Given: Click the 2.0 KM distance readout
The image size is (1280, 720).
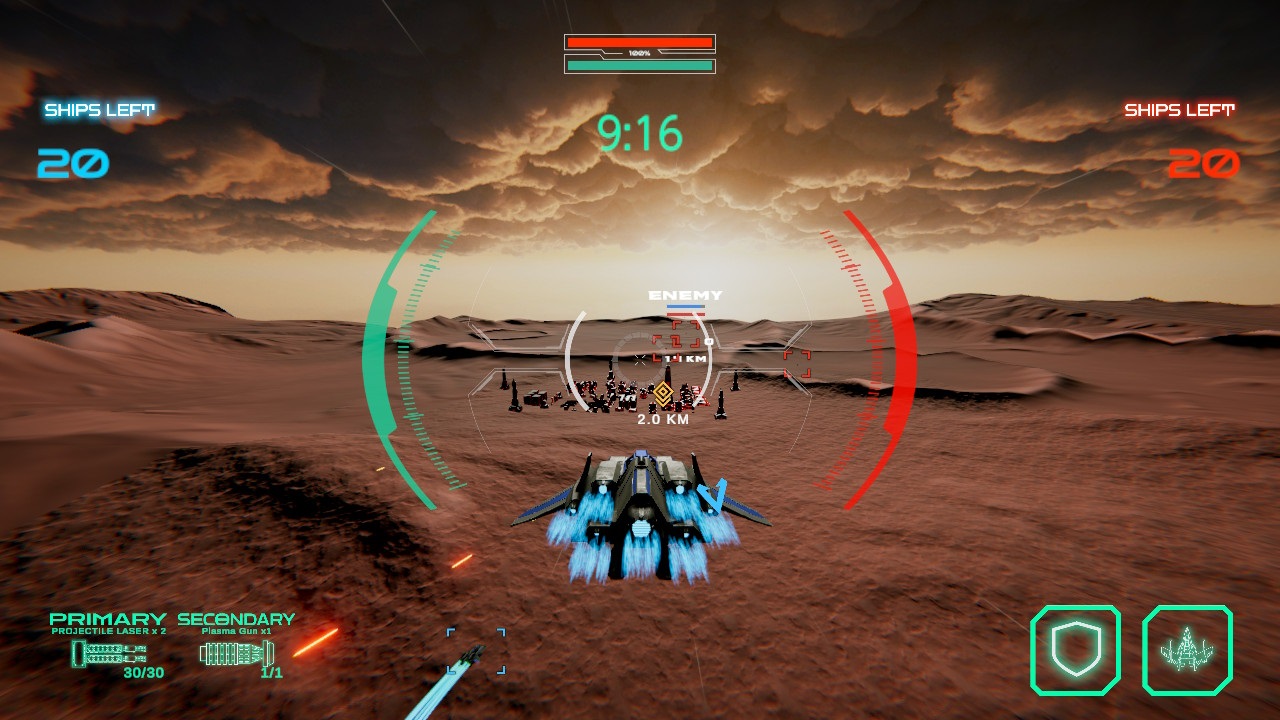Looking at the screenshot, I should (663, 420).
